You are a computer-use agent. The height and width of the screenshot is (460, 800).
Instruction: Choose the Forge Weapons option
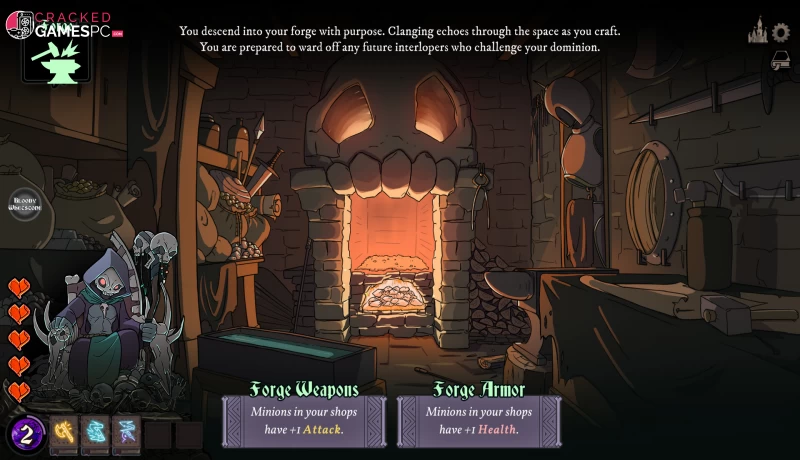(304, 411)
